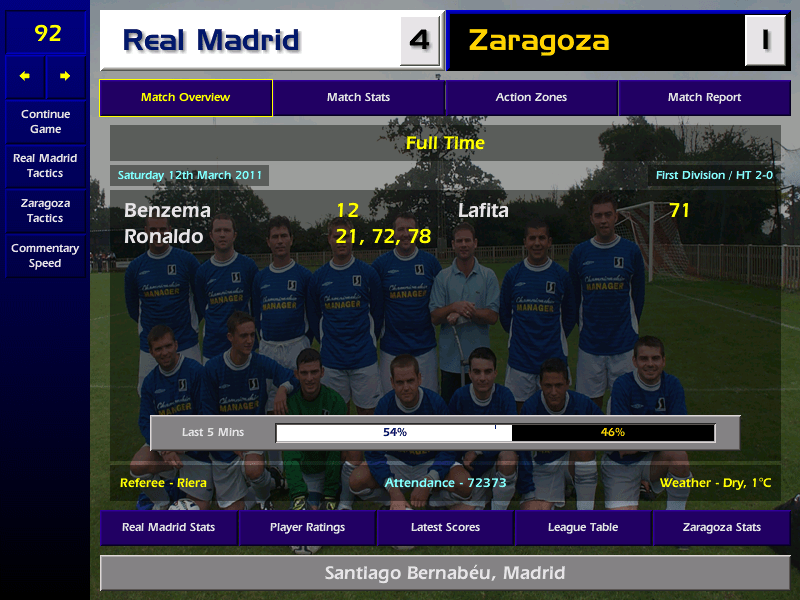Show Latest Scores
Image resolution: width=800 pixels, height=600 pixels.
tap(445, 527)
